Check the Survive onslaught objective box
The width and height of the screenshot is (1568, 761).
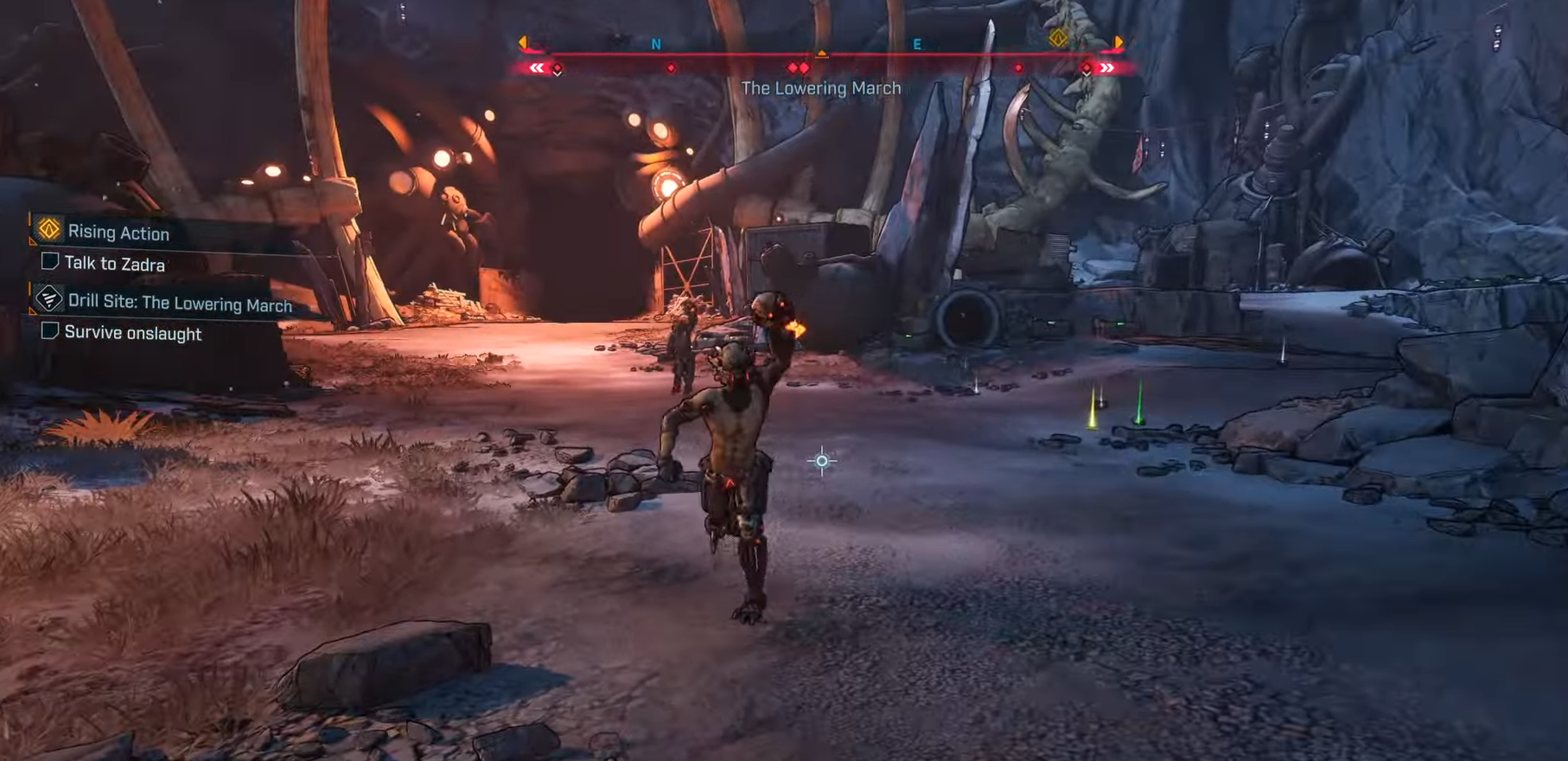tap(50, 330)
